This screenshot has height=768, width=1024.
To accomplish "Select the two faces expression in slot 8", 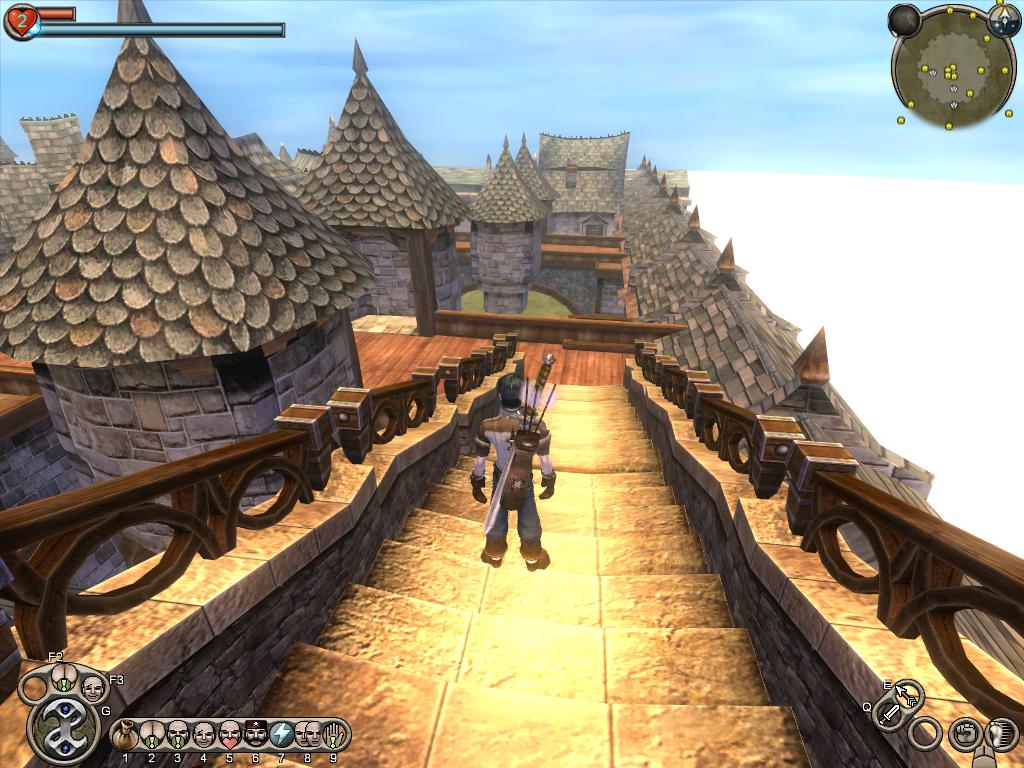I will (307, 735).
